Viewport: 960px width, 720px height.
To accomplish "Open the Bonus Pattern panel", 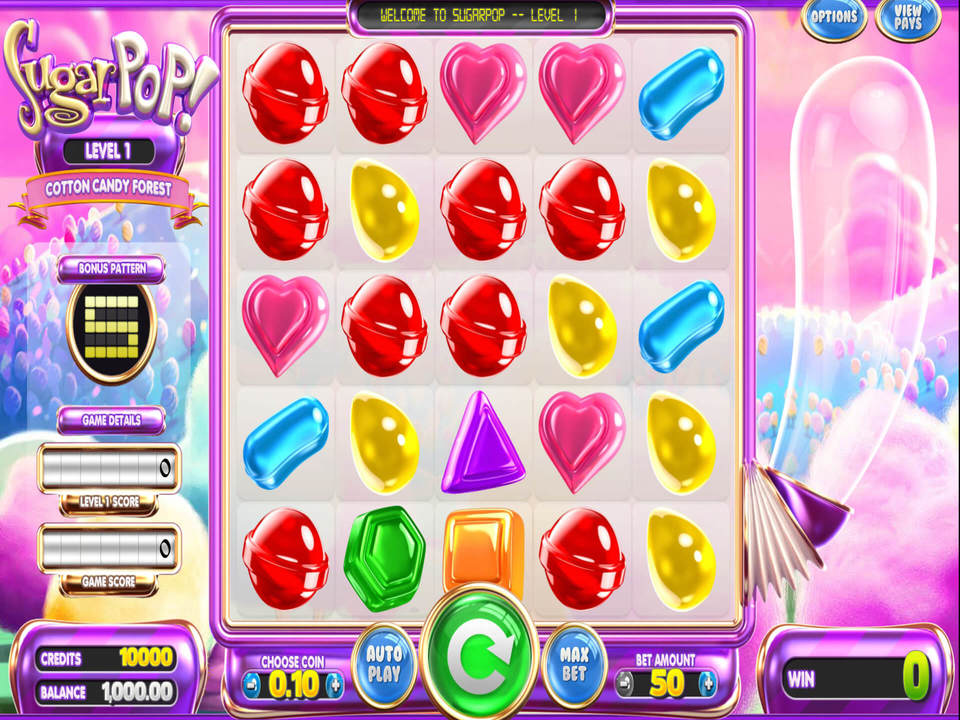I will (111, 269).
